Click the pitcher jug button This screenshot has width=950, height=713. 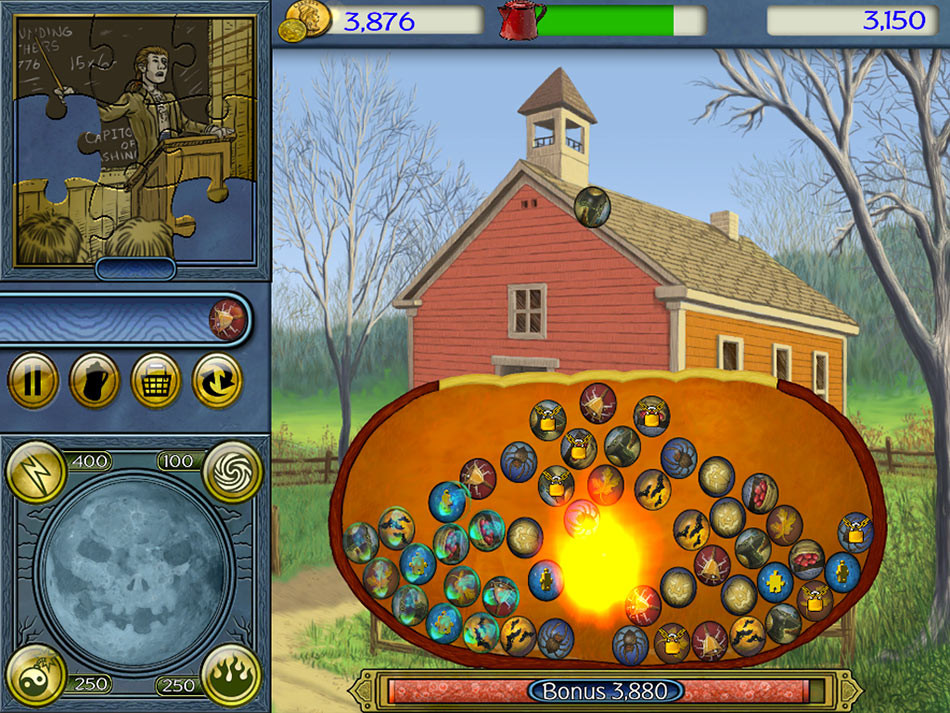coord(94,380)
